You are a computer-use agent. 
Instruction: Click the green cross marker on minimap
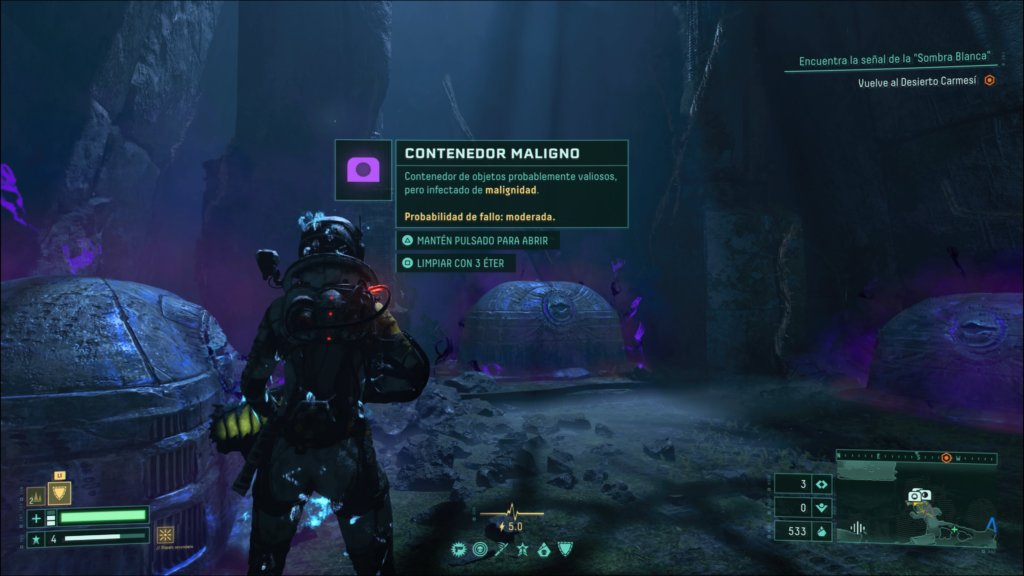click(x=953, y=529)
